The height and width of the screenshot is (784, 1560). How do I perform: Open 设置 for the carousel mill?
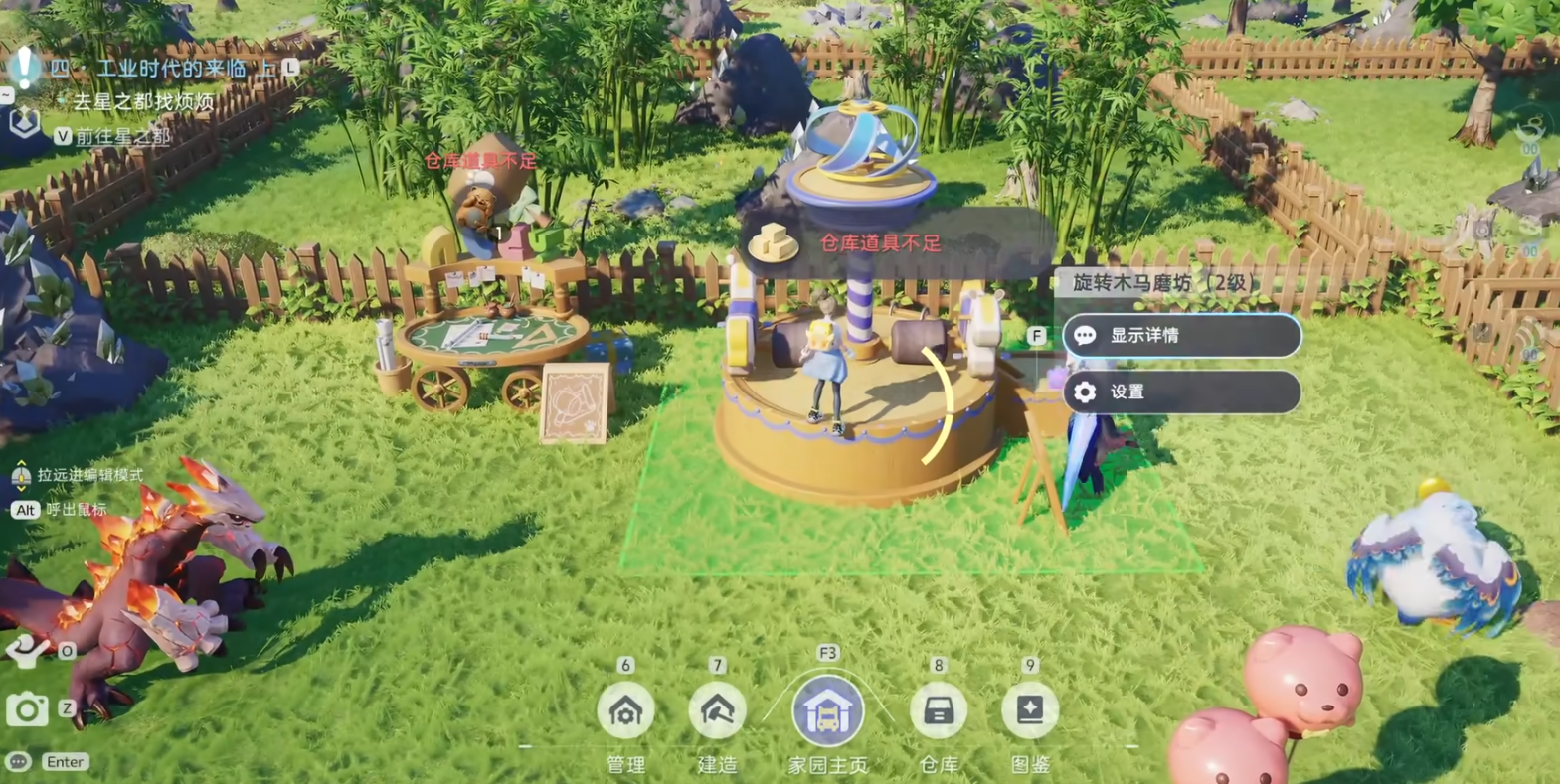pos(1181,392)
